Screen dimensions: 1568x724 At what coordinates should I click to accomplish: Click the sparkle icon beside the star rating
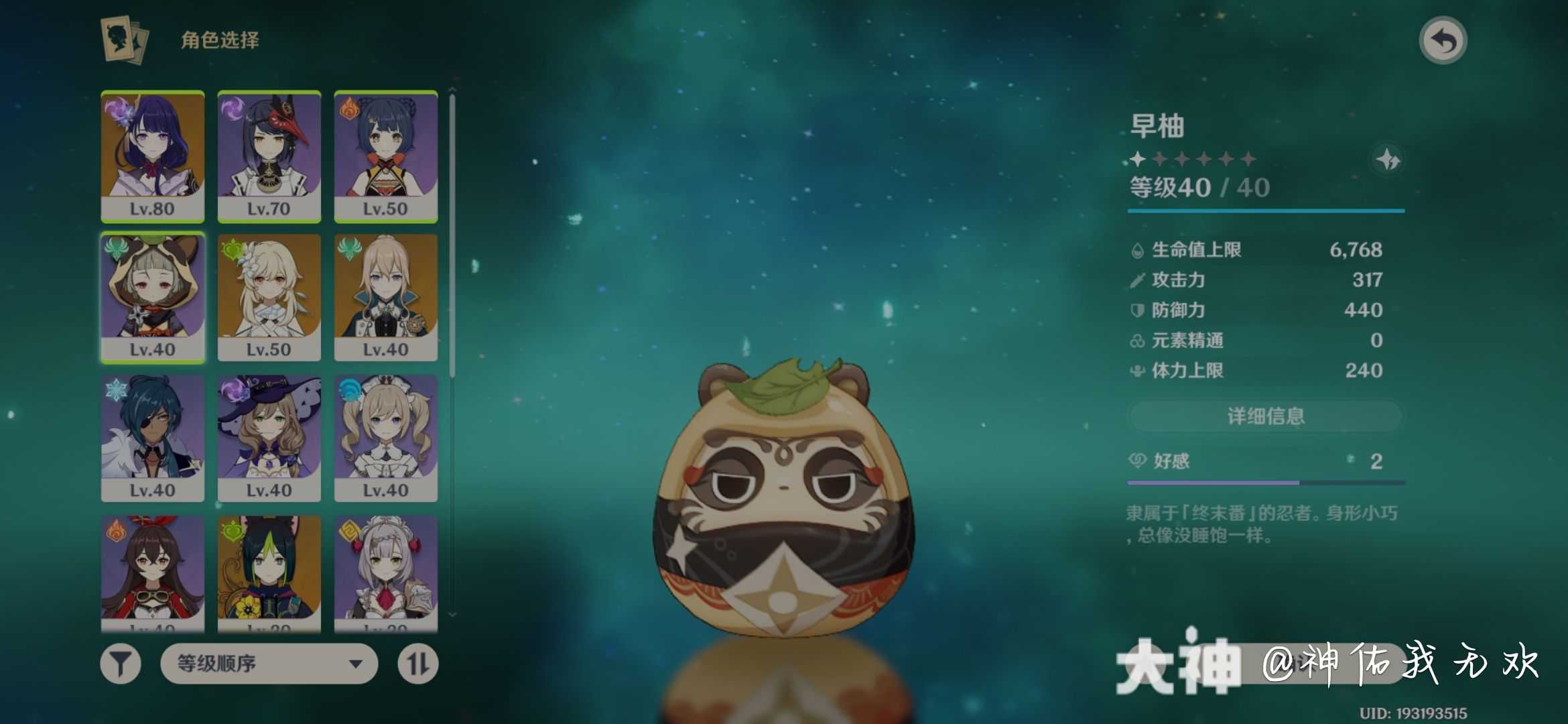tap(1388, 160)
